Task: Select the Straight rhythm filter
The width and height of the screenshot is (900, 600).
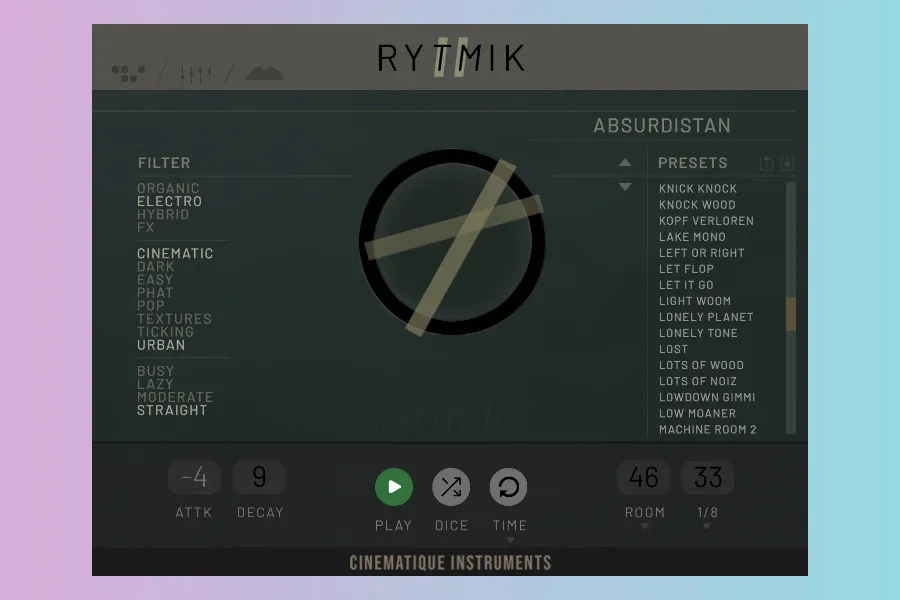Action: tap(172, 410)
